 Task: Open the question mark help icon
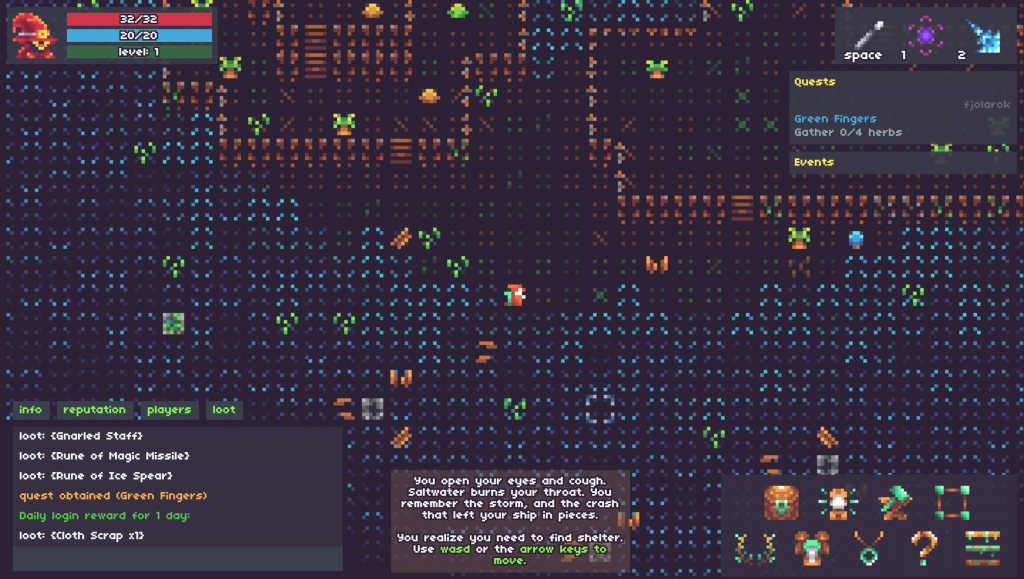coord(924,548)
